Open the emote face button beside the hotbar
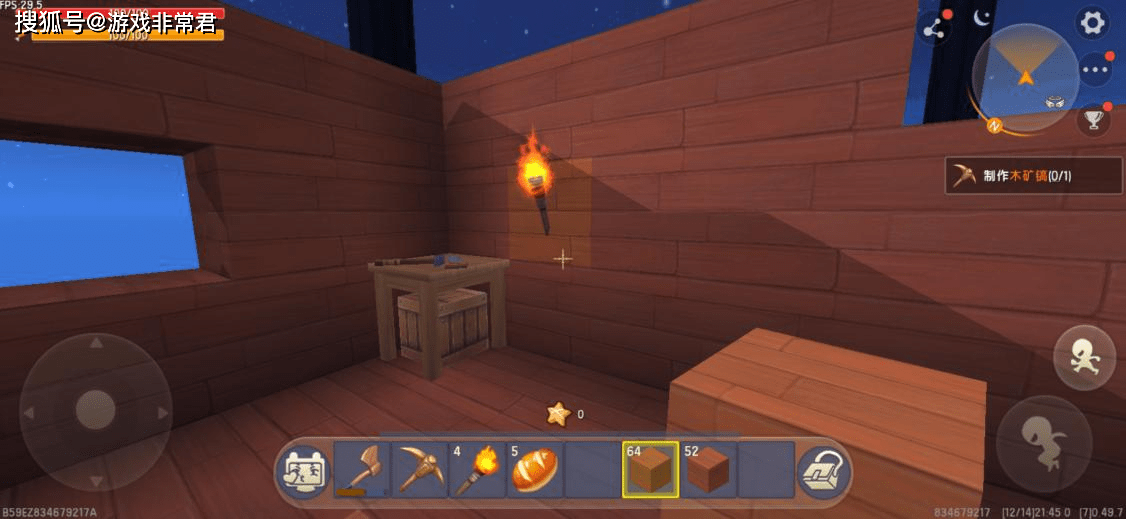Viewport: 1126px width, 519px height. tap(303, 469)
